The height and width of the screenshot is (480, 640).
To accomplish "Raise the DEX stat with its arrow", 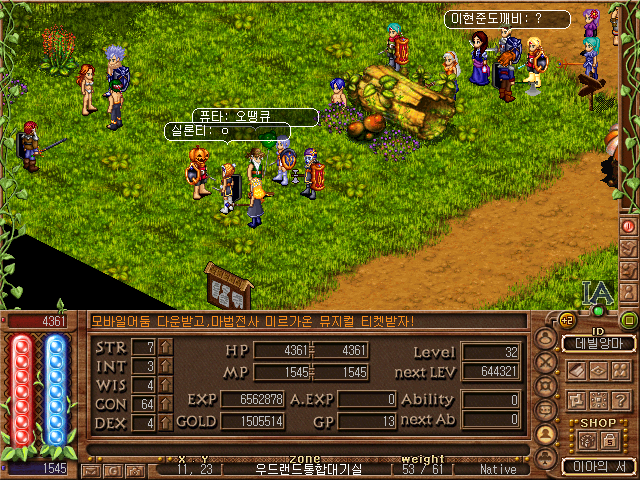I will (x=166, y=423).
